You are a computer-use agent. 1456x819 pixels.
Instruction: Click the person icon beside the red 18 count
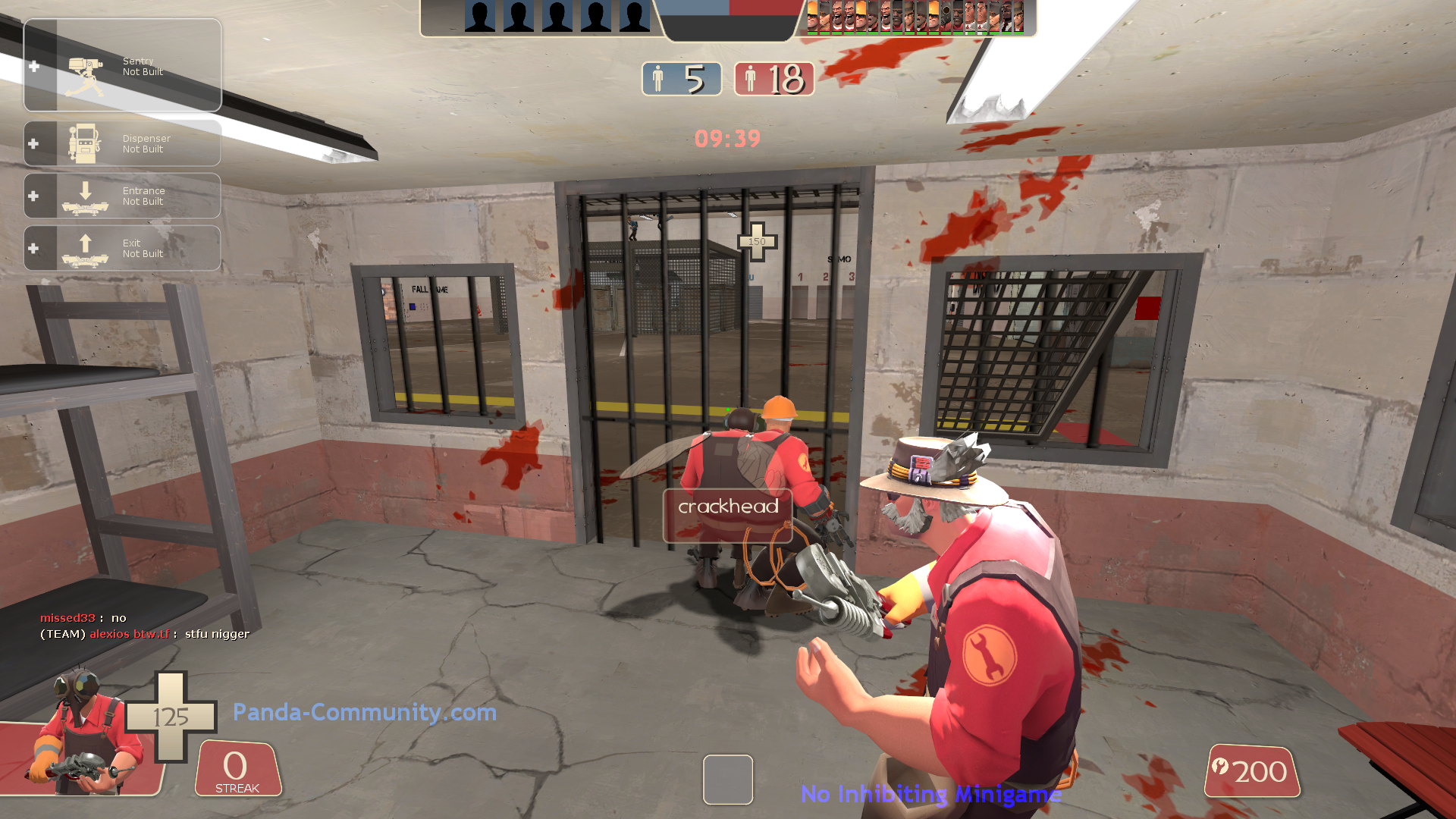tap(752, 78)
